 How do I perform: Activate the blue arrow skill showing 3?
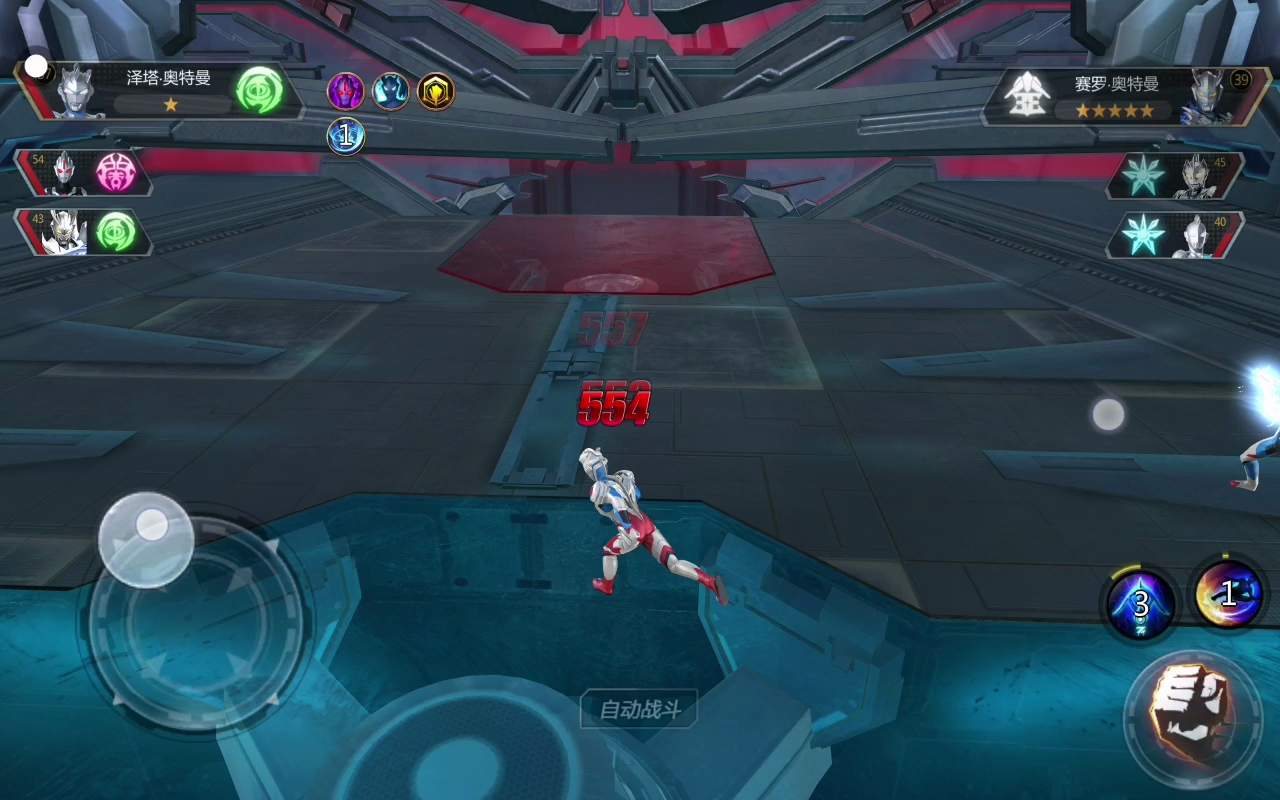click(x=1141, y=603)
